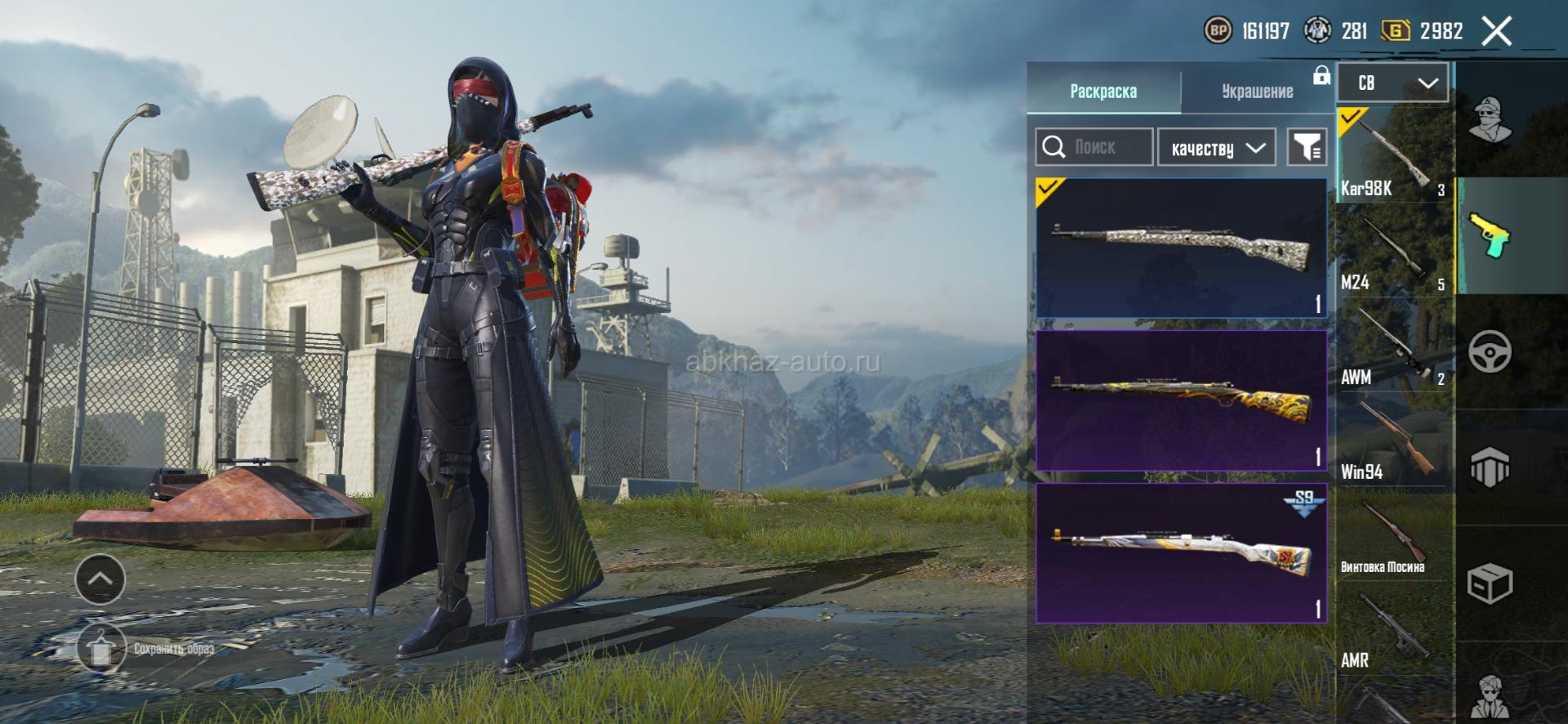Open the Украшение tab
Image resolution: width=1568 pixels, height=724 pixels.
pos(1257,91)
